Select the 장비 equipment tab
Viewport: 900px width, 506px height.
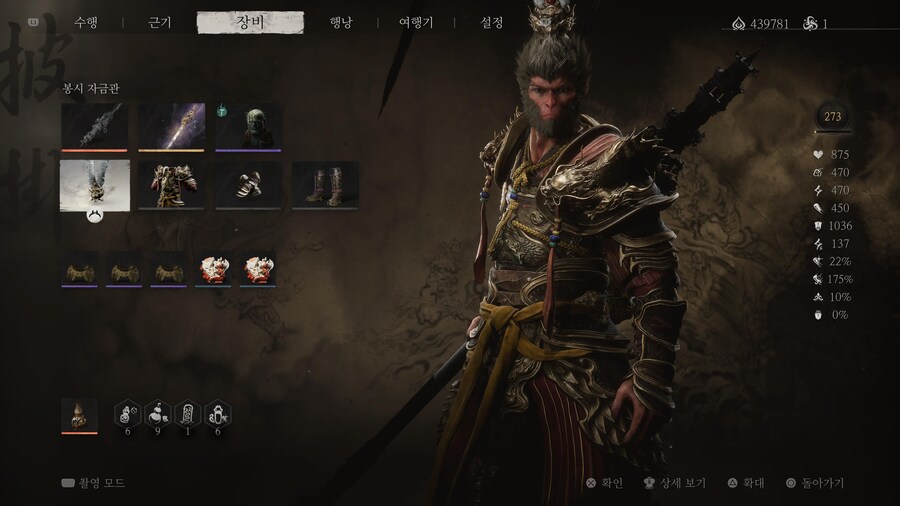(250, 23)
